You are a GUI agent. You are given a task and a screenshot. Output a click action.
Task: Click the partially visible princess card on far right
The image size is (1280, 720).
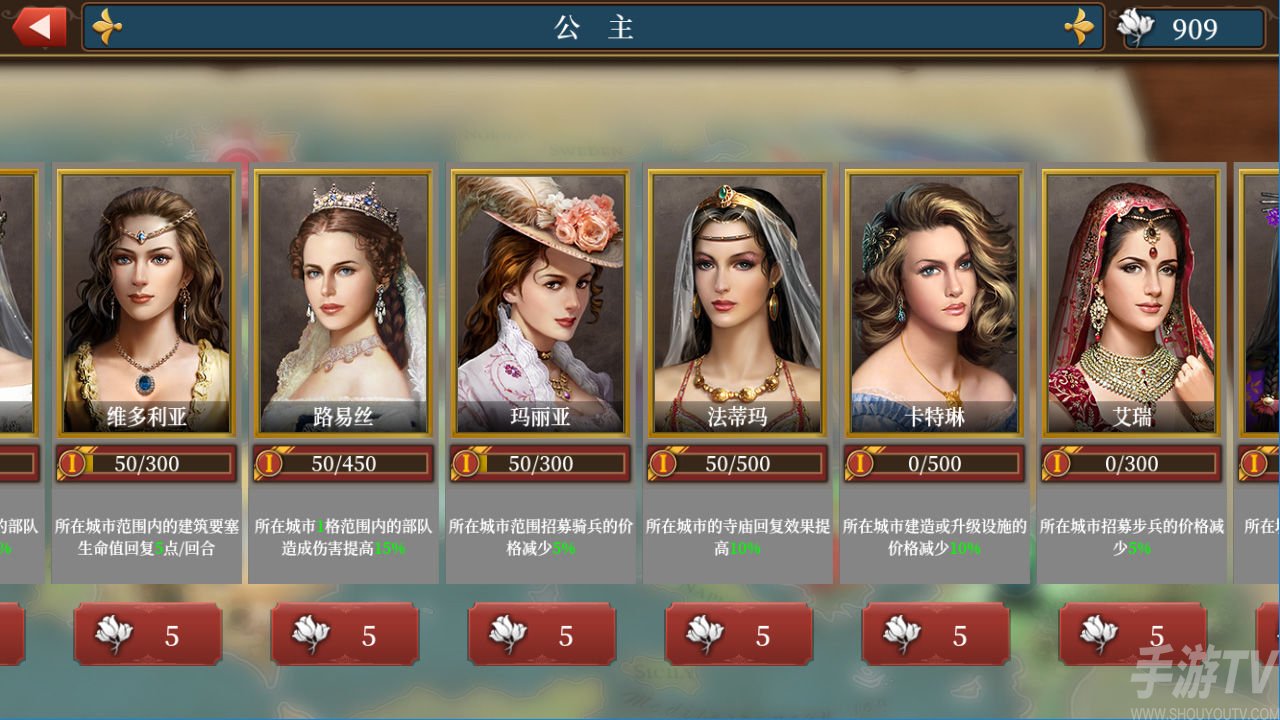pyautogui.click(x=1258, y=300)
